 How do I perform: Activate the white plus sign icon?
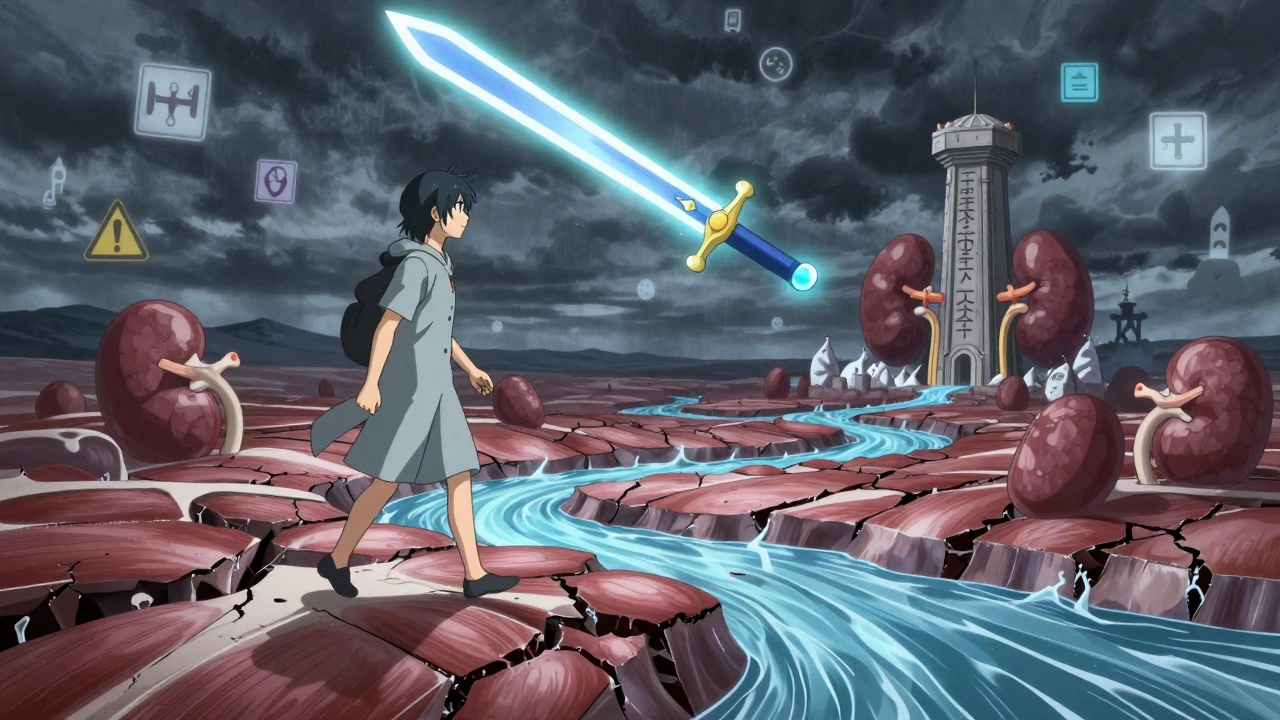tap(1177, 140)
